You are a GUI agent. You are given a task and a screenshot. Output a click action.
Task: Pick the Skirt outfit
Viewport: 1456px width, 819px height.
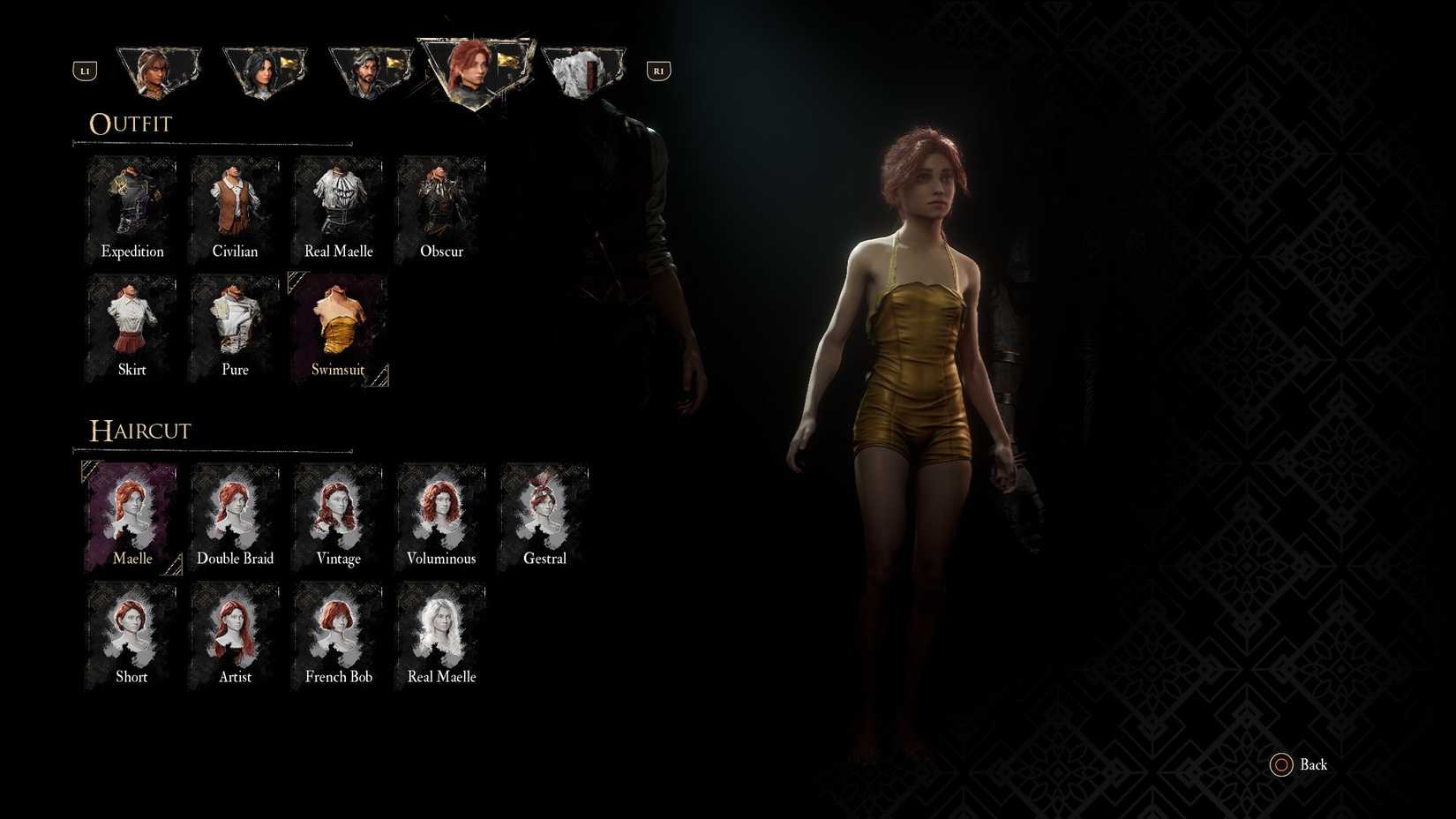131,325
